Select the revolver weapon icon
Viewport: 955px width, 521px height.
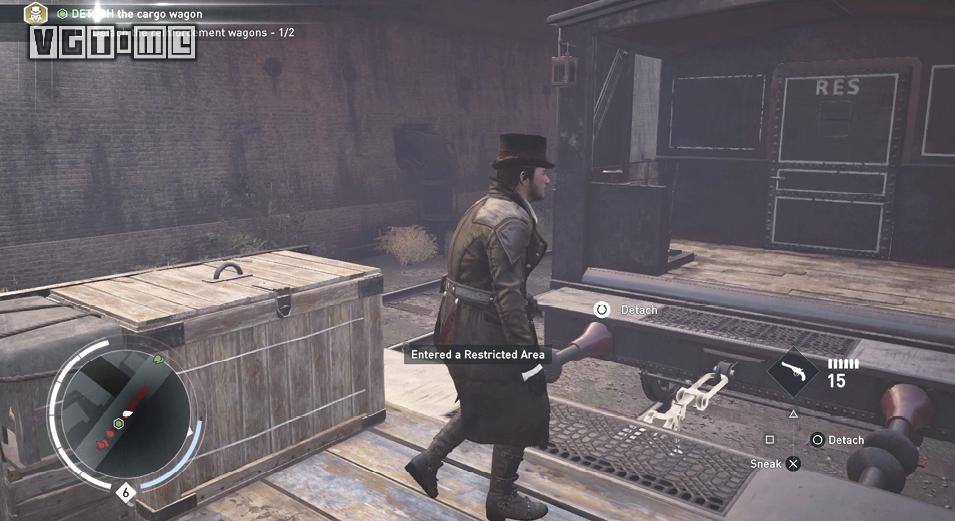793,373
